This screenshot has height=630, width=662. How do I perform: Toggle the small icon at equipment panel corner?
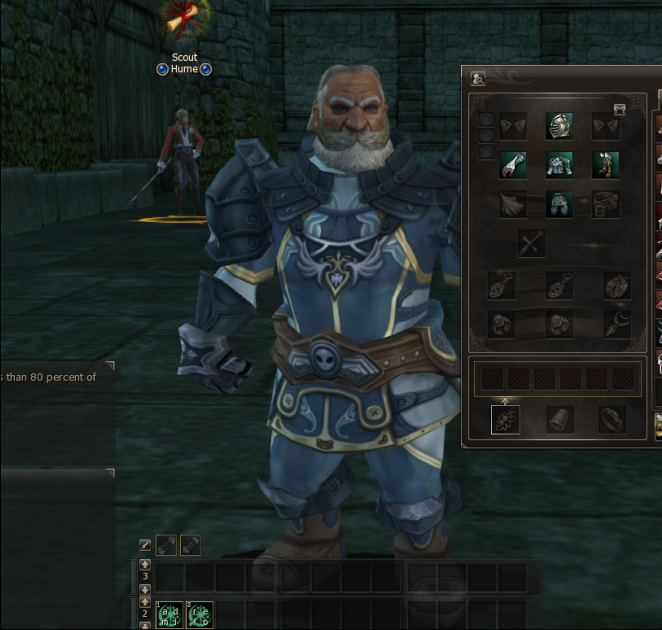coord(619,109)
